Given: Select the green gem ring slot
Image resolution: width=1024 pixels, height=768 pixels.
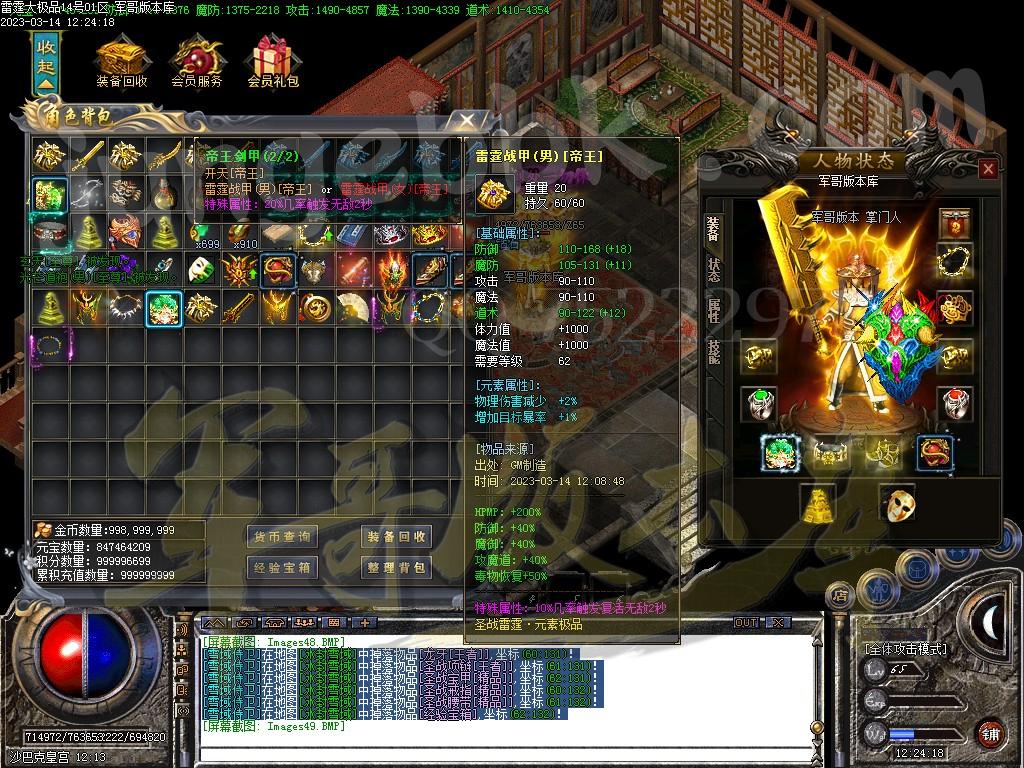Looking at the screenshot, I should pos(759,403).
